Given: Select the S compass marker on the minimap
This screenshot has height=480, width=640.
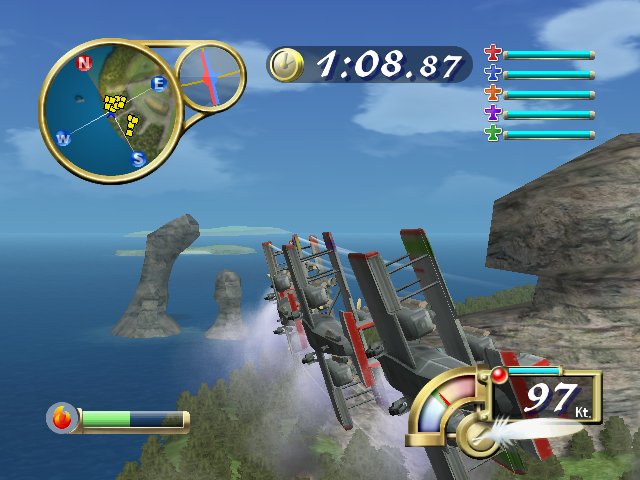Looking at the screenshot, I should 139,159.
